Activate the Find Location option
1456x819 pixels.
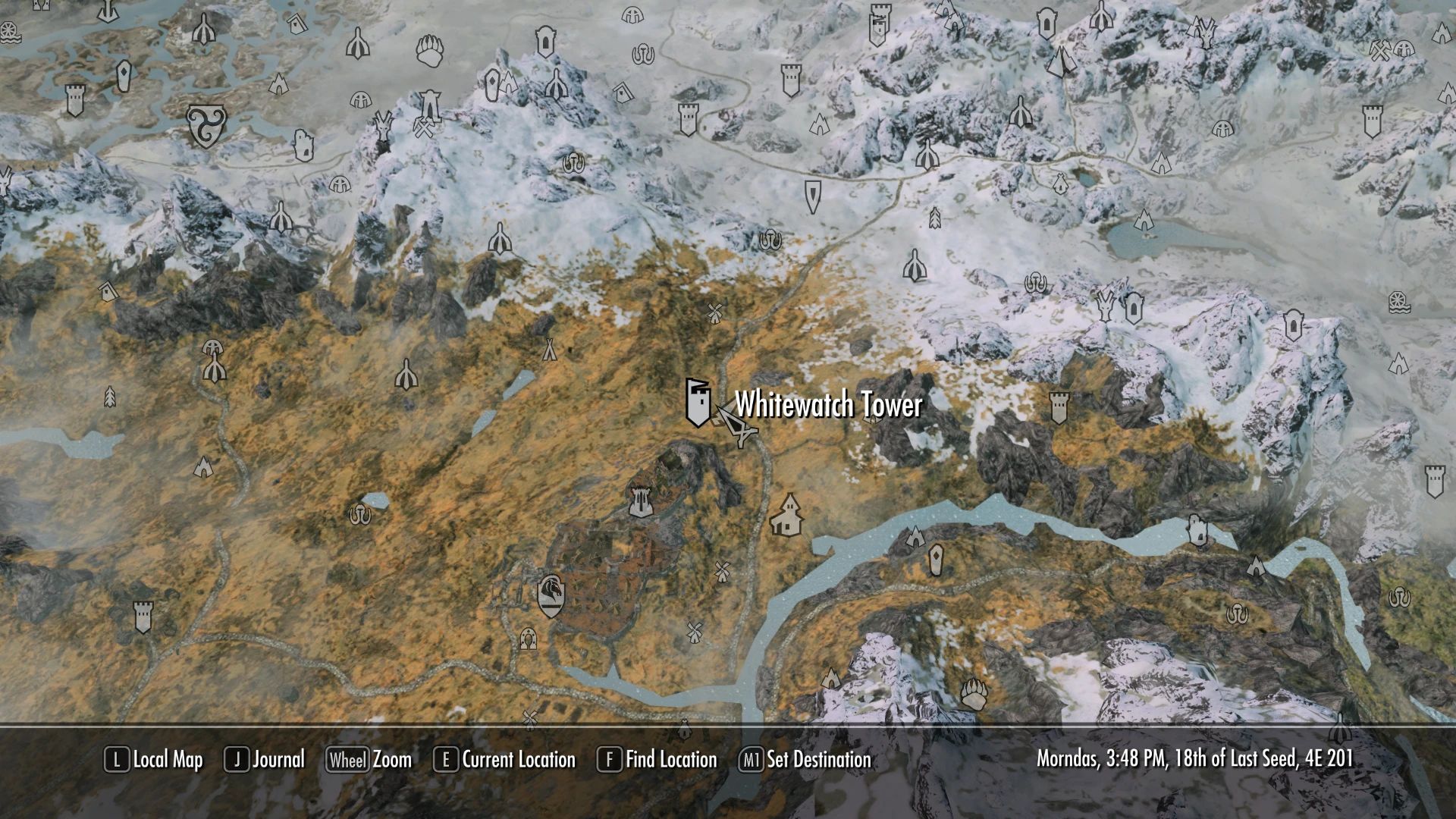point(657,760)
